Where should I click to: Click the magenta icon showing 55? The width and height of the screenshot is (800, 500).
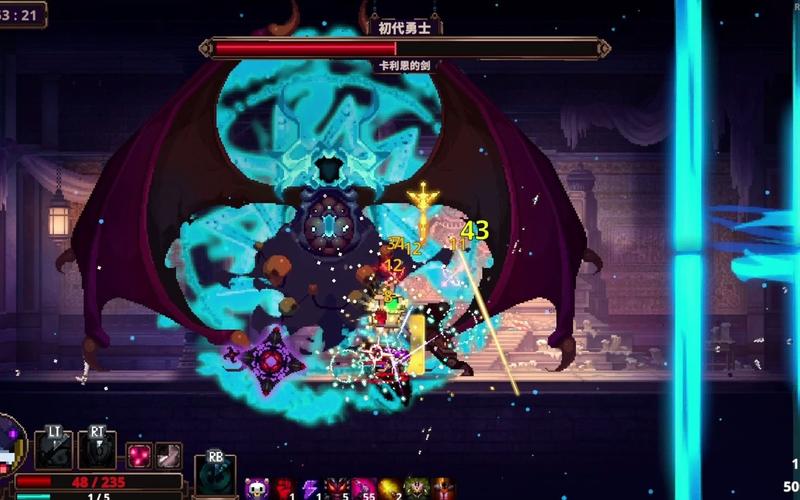[362, 489]
